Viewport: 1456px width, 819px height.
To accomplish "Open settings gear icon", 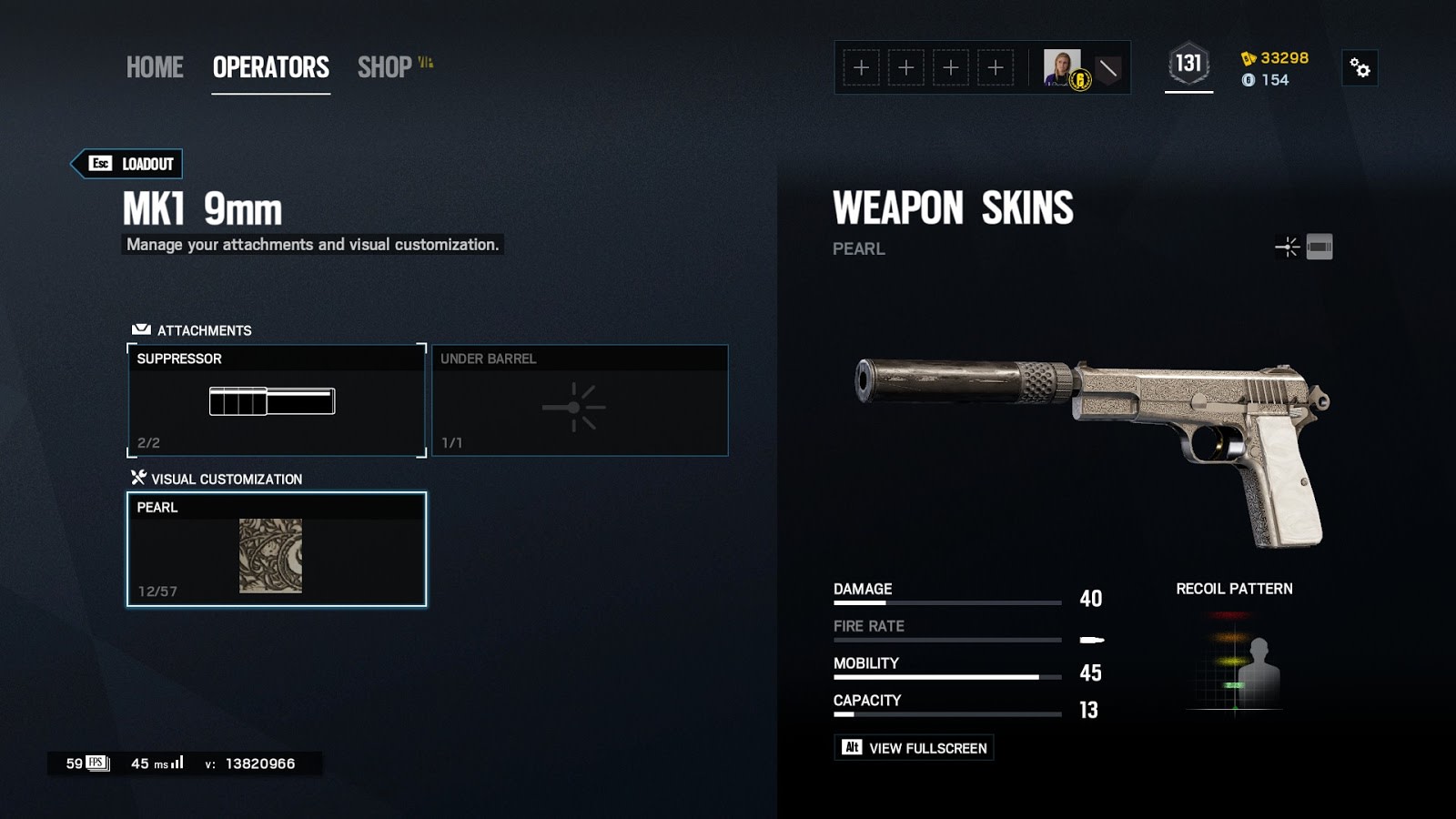I will point(1360,68).
